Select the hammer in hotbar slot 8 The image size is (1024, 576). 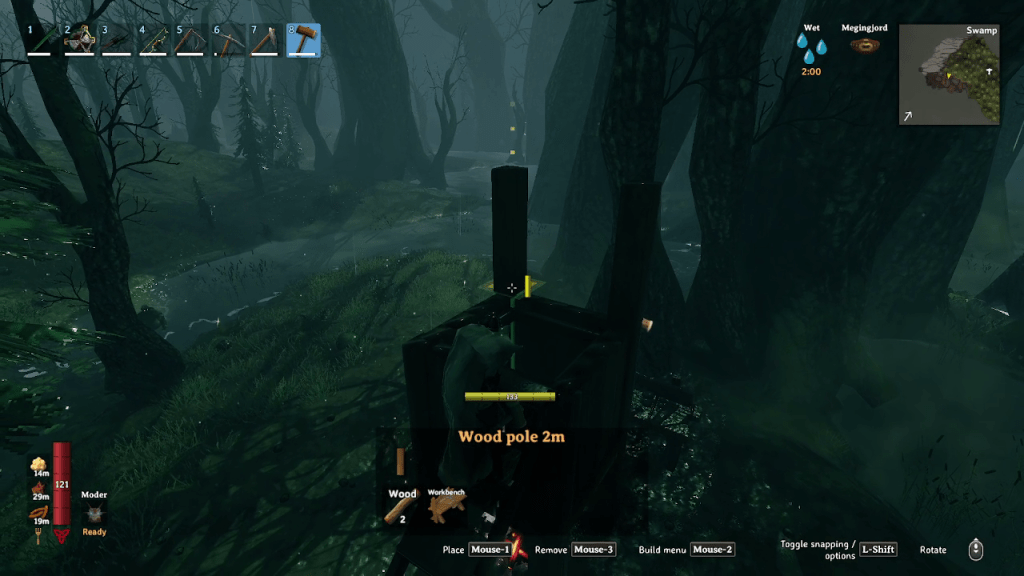[x=304, y=40]
